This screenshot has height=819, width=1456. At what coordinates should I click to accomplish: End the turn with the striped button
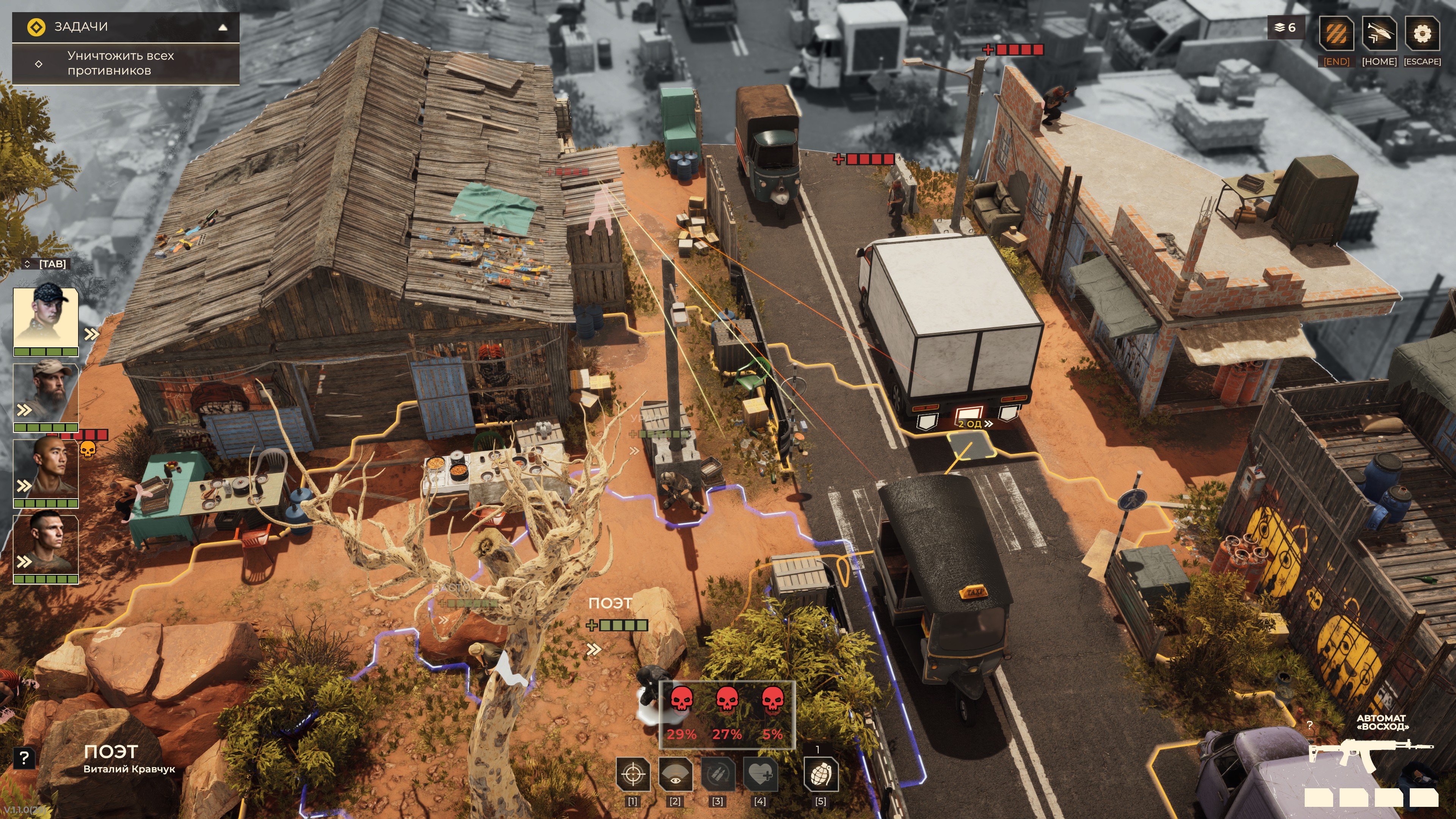point(1336,34)
